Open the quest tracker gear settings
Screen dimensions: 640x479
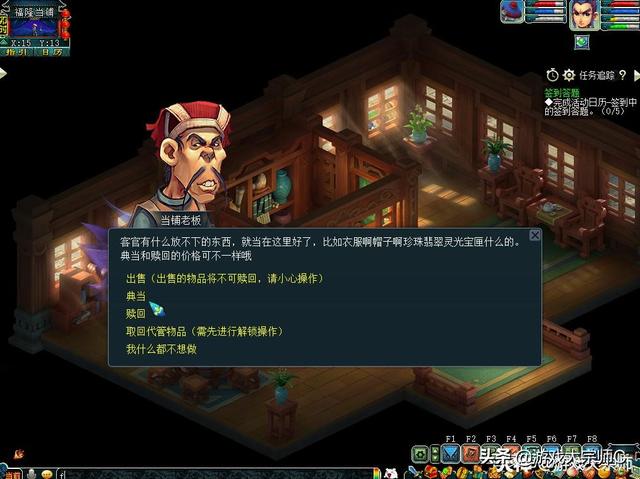(x=569, y=75)
